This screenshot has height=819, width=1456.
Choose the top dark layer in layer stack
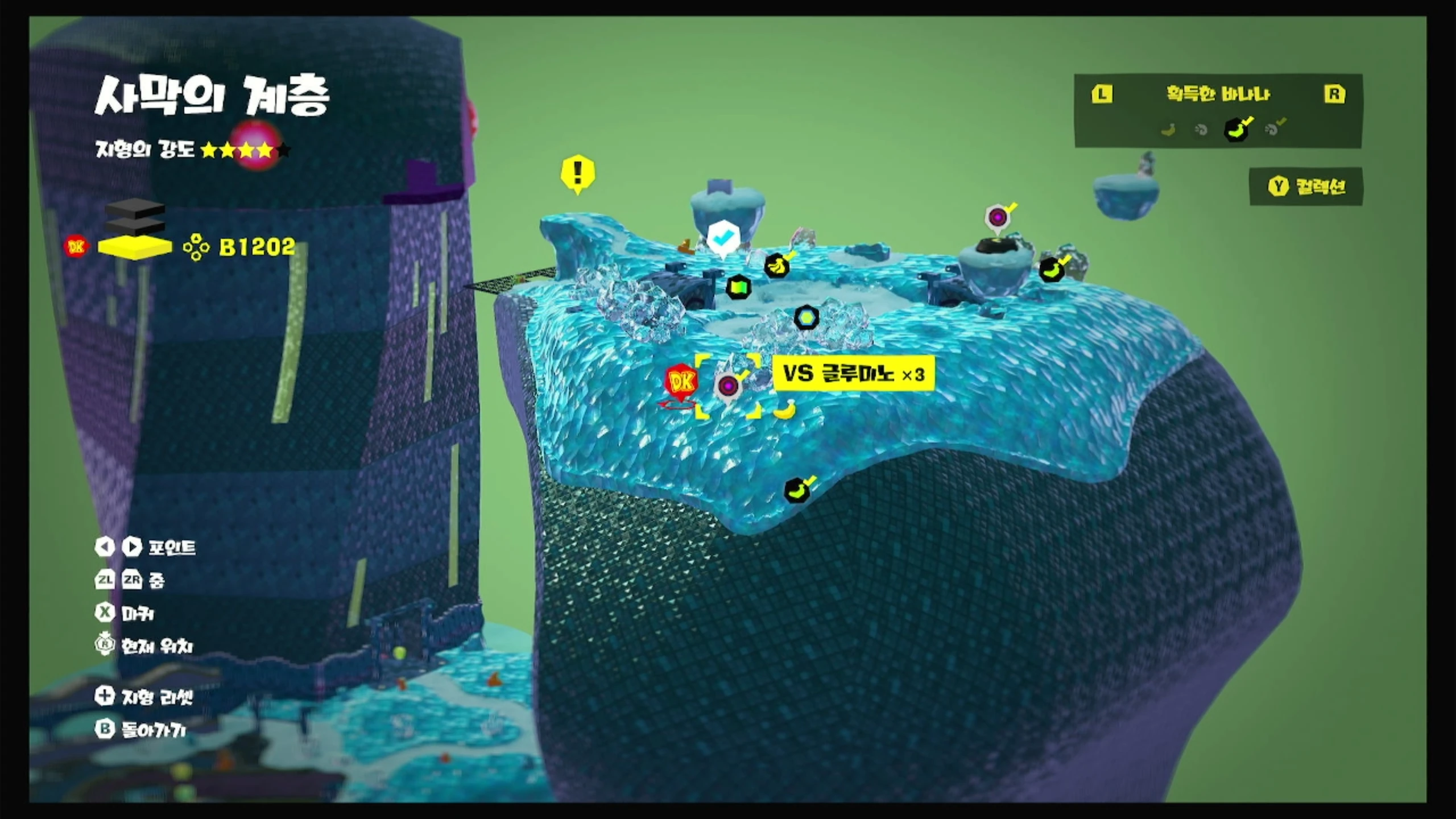tap(135, 209)
